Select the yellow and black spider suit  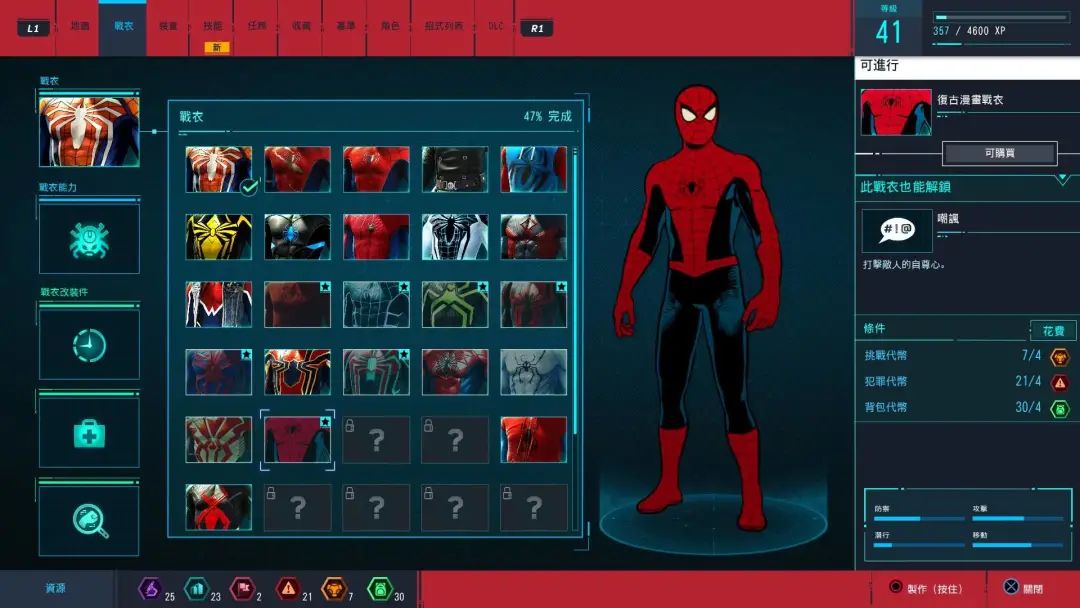(219, 237)
